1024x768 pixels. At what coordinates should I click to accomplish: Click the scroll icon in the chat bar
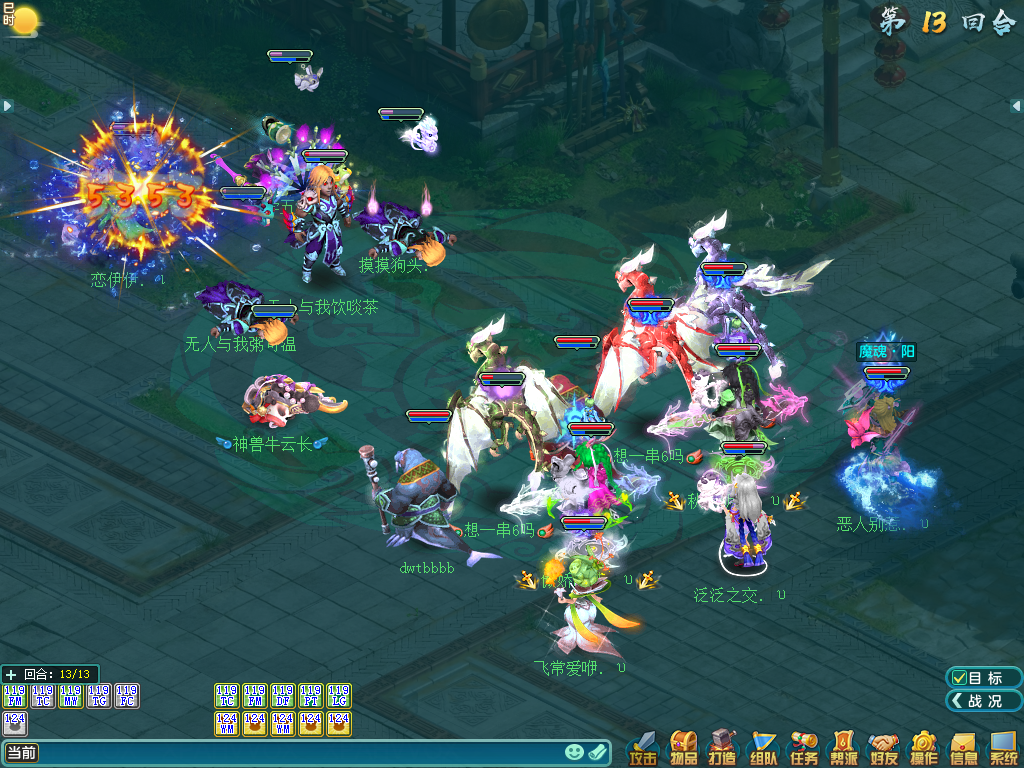(x=598, y=752)
